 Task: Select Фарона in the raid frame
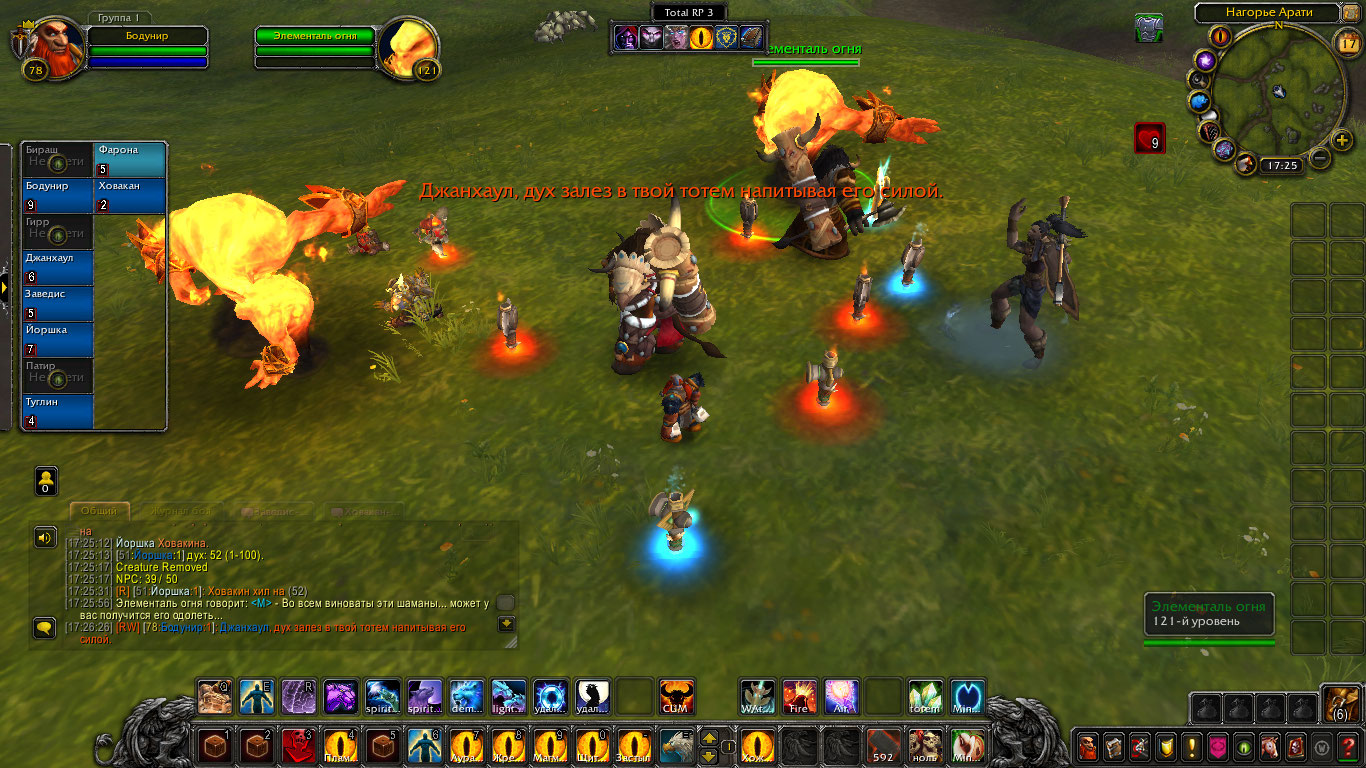[x=130, y=159]
